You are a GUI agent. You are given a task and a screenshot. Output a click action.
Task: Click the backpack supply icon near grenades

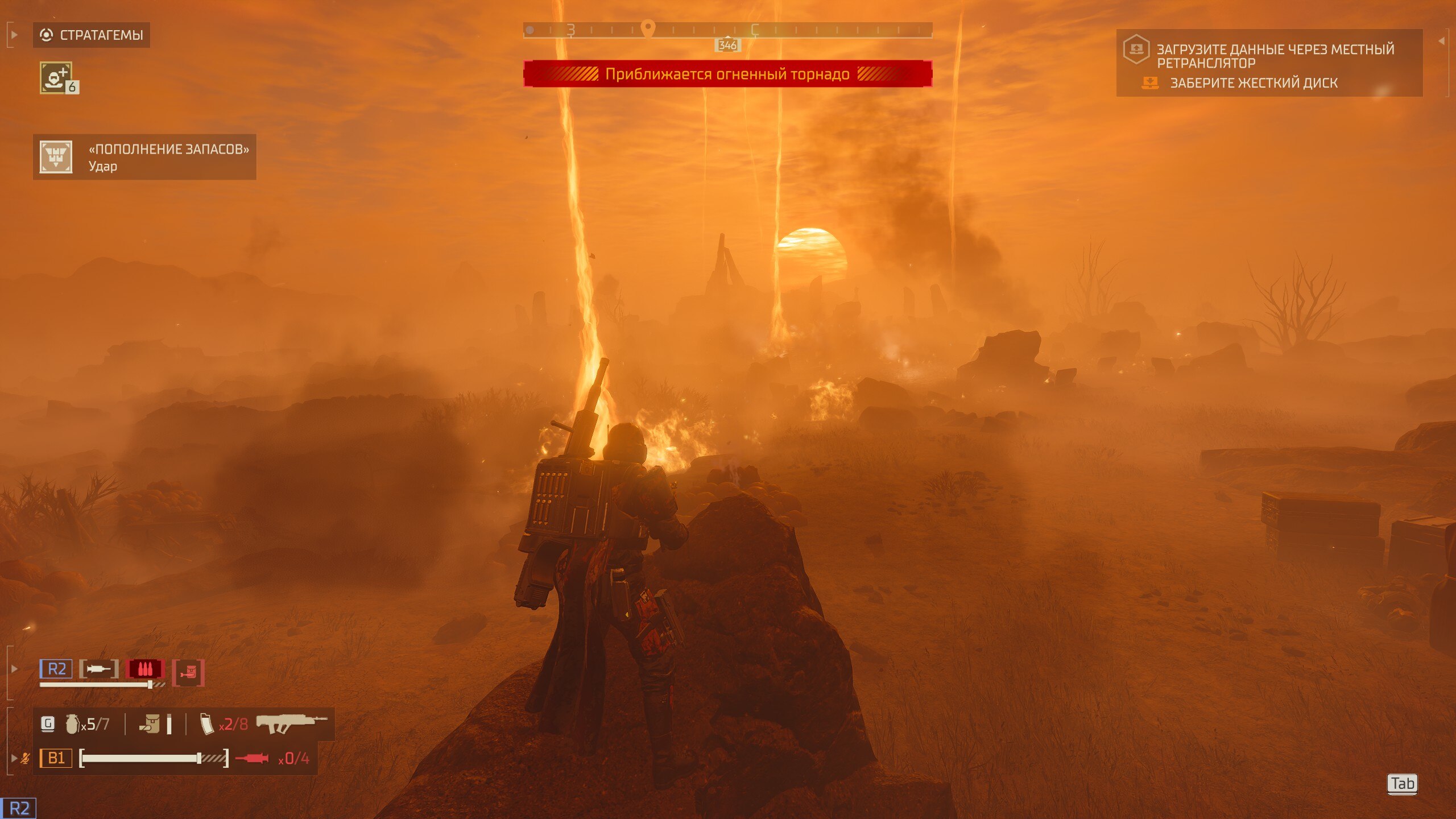[150, 724]
